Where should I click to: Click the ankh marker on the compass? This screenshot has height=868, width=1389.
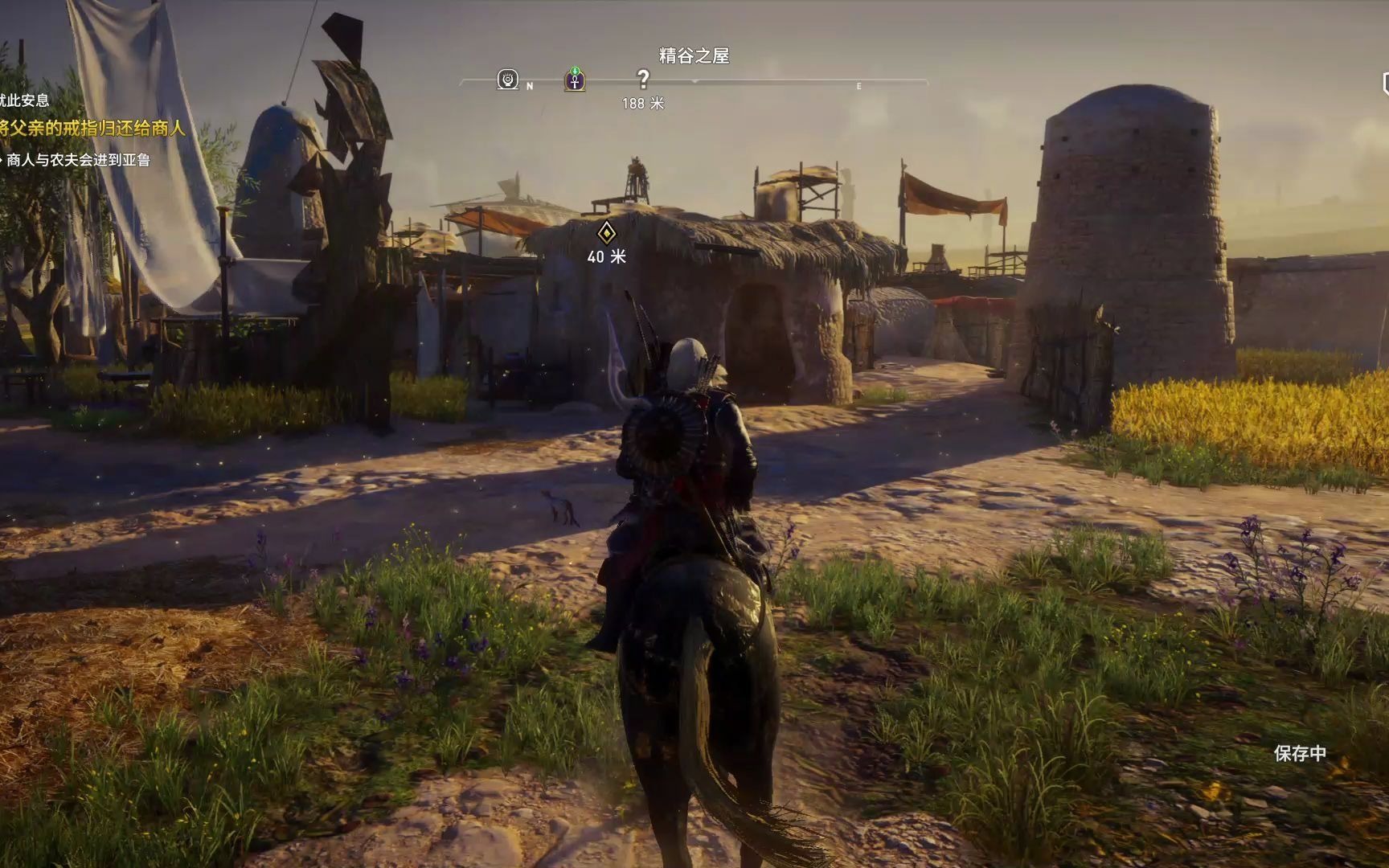[x=575, y=80]
